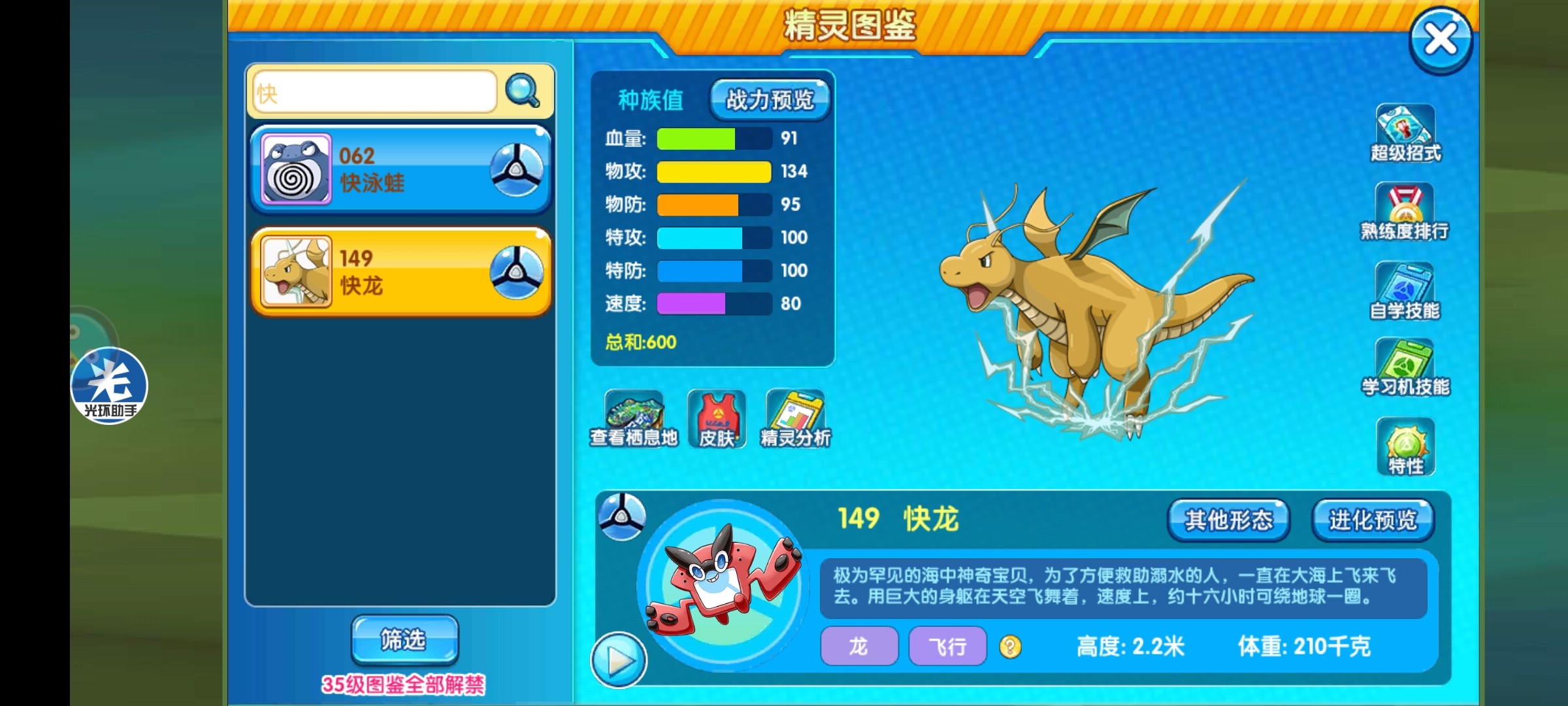Close the 精灵图鉴 window
Viewport: 1568px width, 706px height.
tap(1440, 39)
